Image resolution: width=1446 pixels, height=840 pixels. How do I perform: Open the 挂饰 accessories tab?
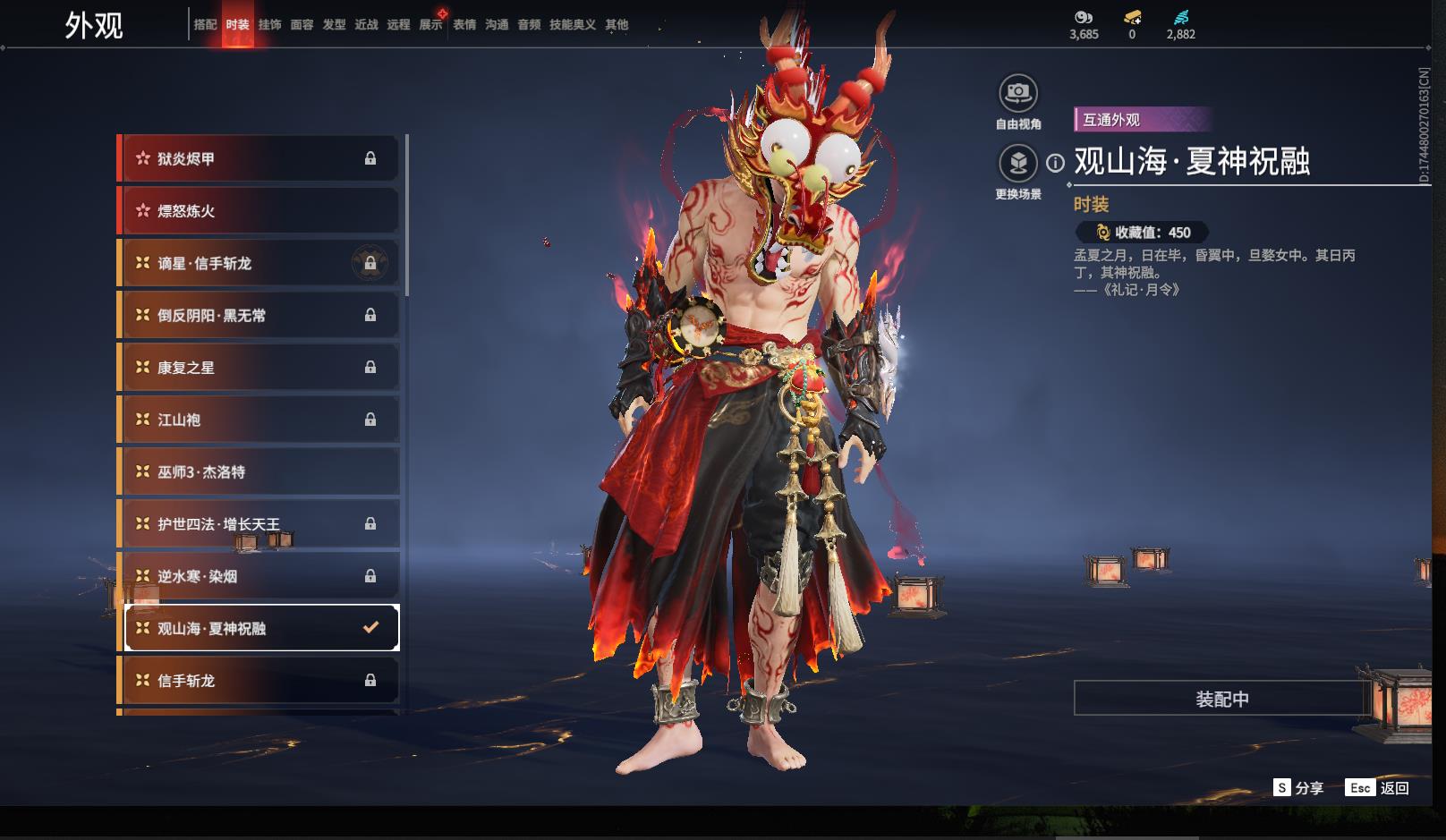[x=269, y=25]
